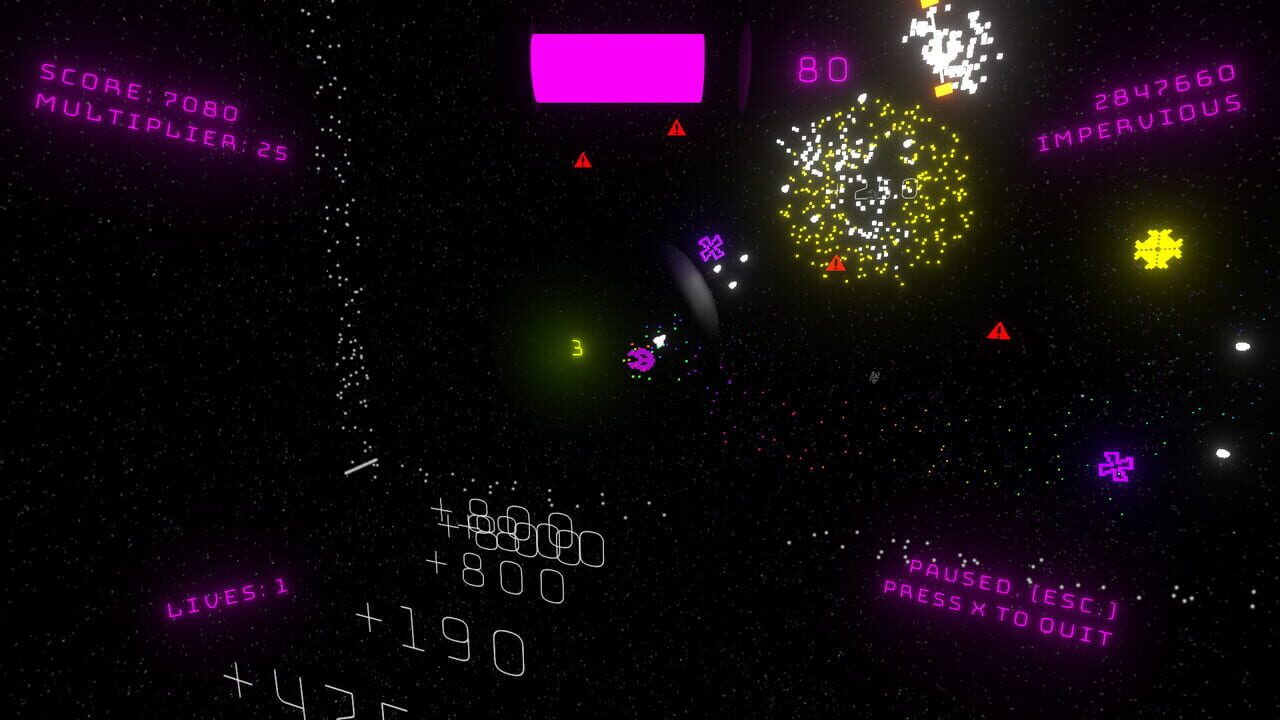Quit the game via PRESS X TO QUIT
The height and width of the screenshot is (720, 1280).
click(1000, 612)
